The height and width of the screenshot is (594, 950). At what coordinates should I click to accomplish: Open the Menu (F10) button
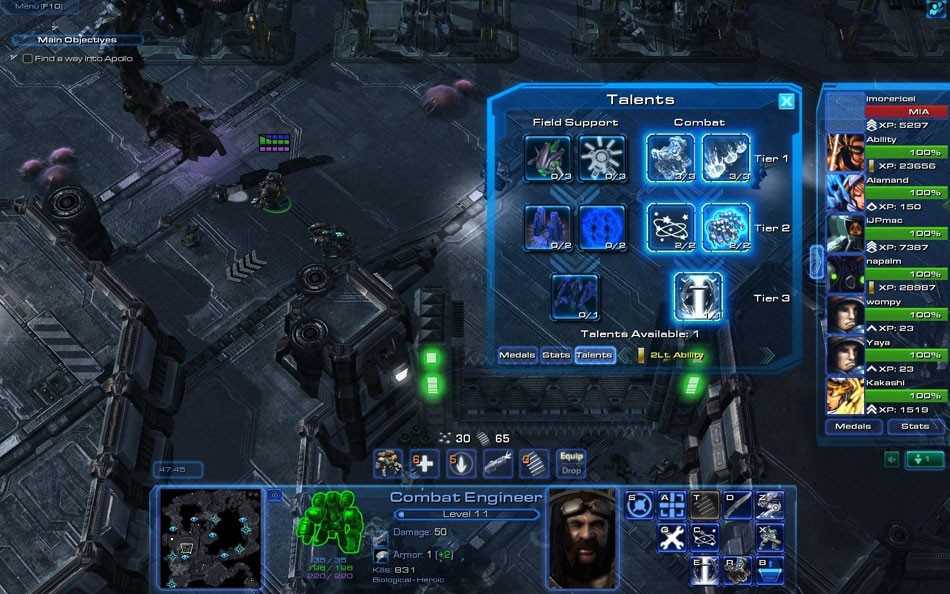(x=37, y=7)
